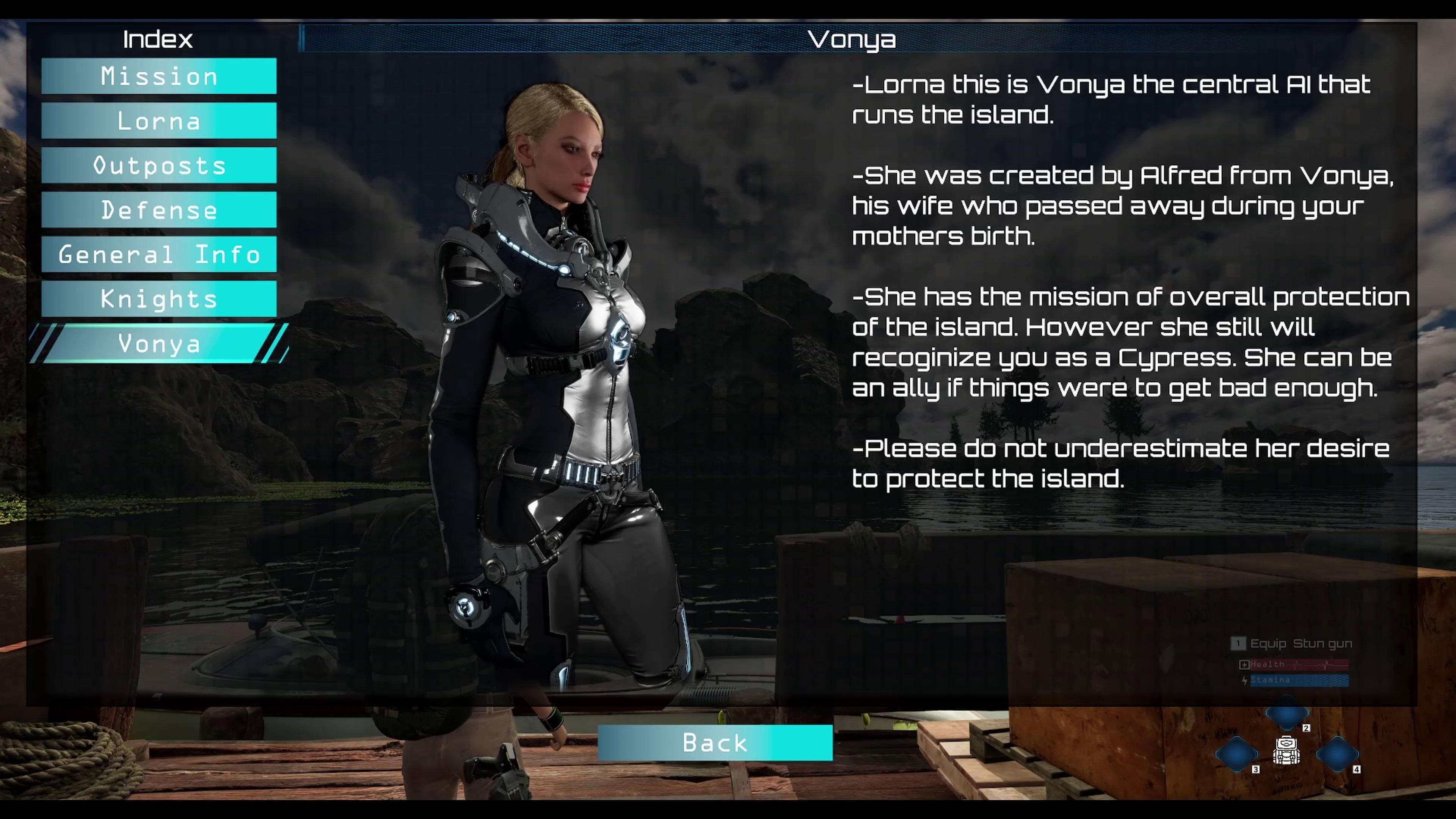
Task: Open the Defense index entry
Action: pyautogui.click(x=159, y=210)
